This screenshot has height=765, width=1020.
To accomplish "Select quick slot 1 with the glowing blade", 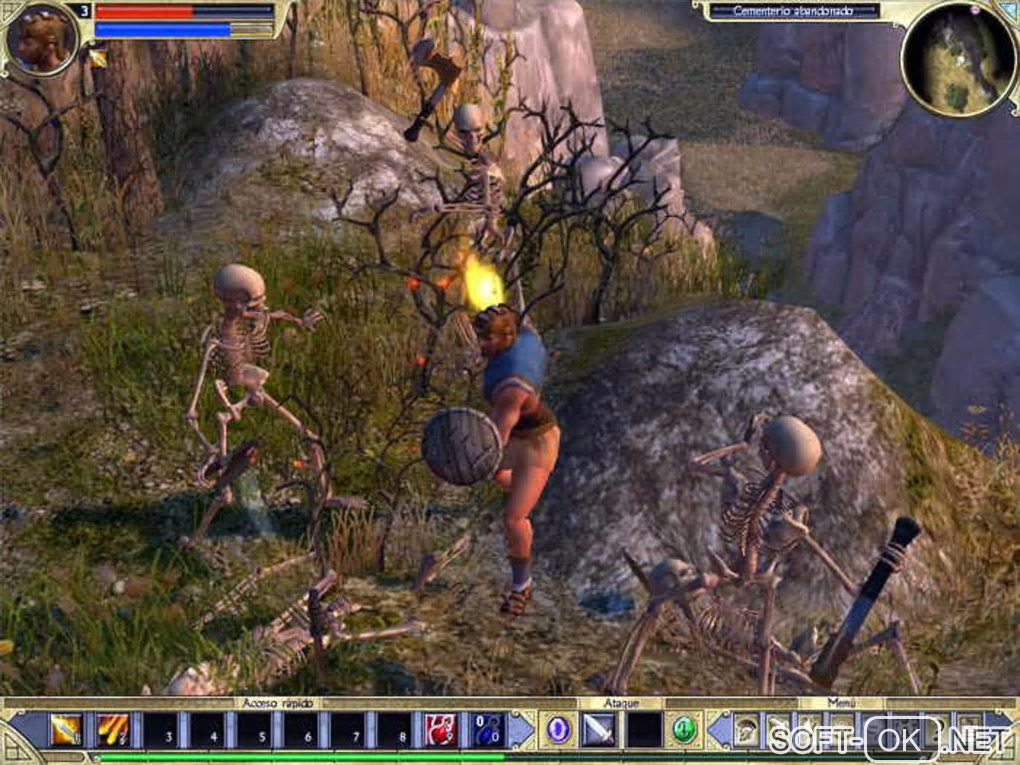I will coord(66,730).
